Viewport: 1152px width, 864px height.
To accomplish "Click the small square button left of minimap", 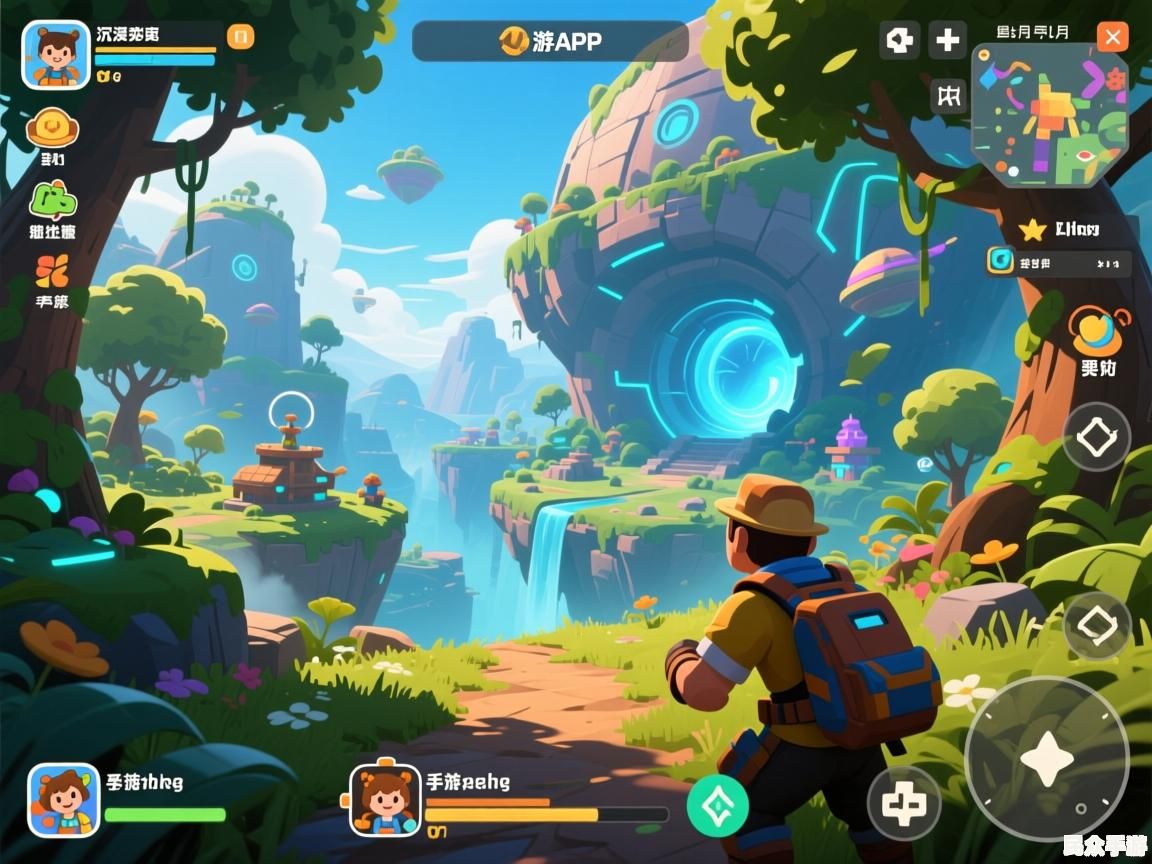I will (x=948, y=96).
